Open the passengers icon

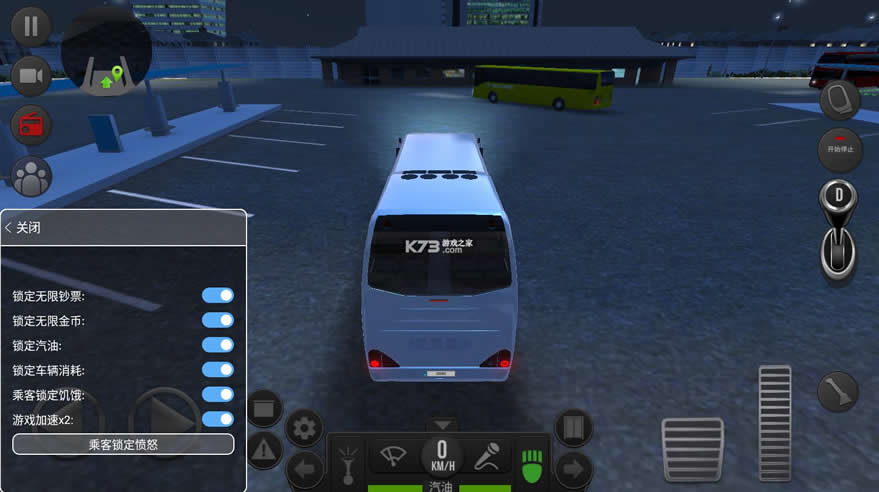31,177
